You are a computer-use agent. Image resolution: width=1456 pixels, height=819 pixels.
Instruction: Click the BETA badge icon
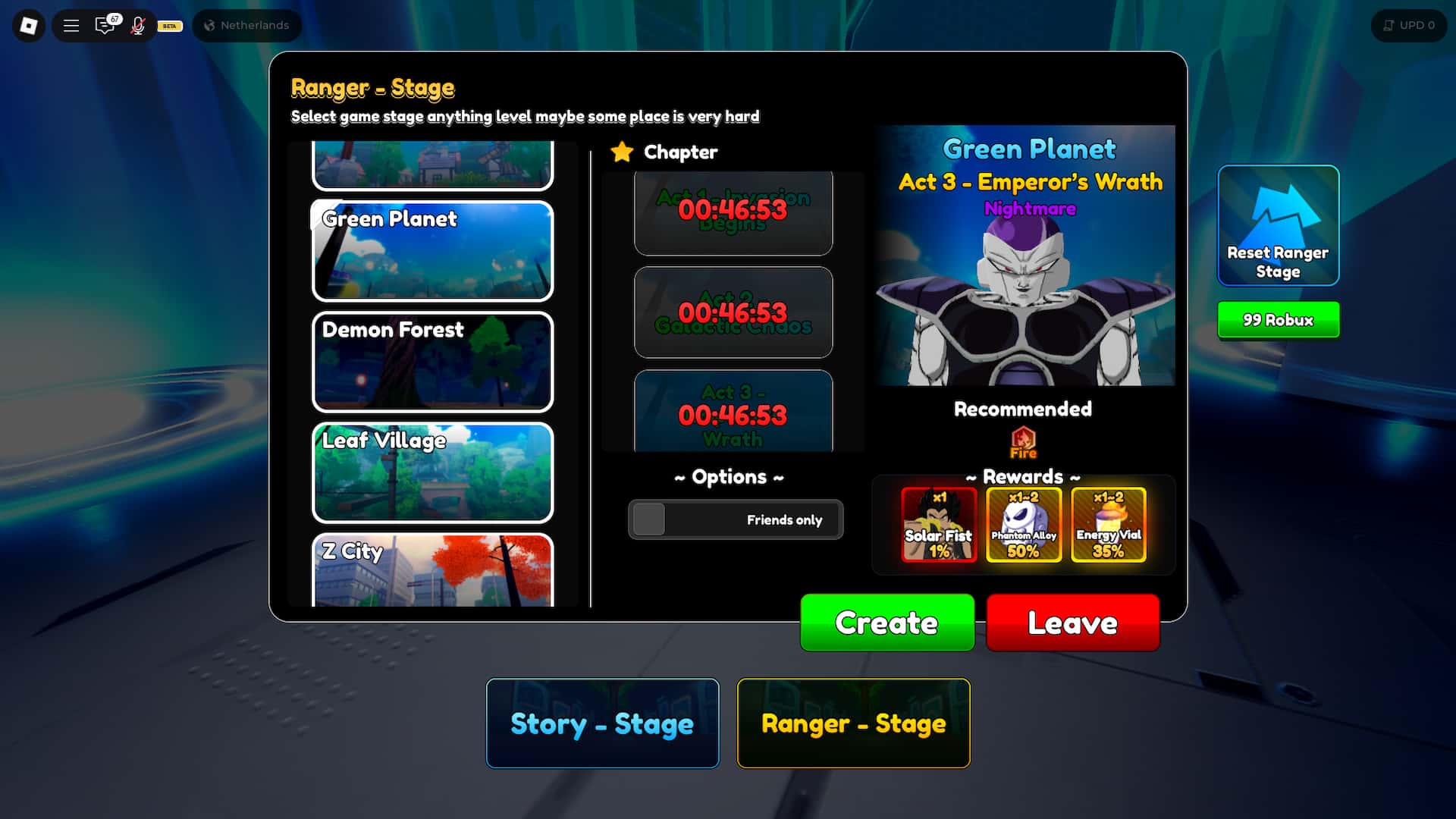(168, 26)
